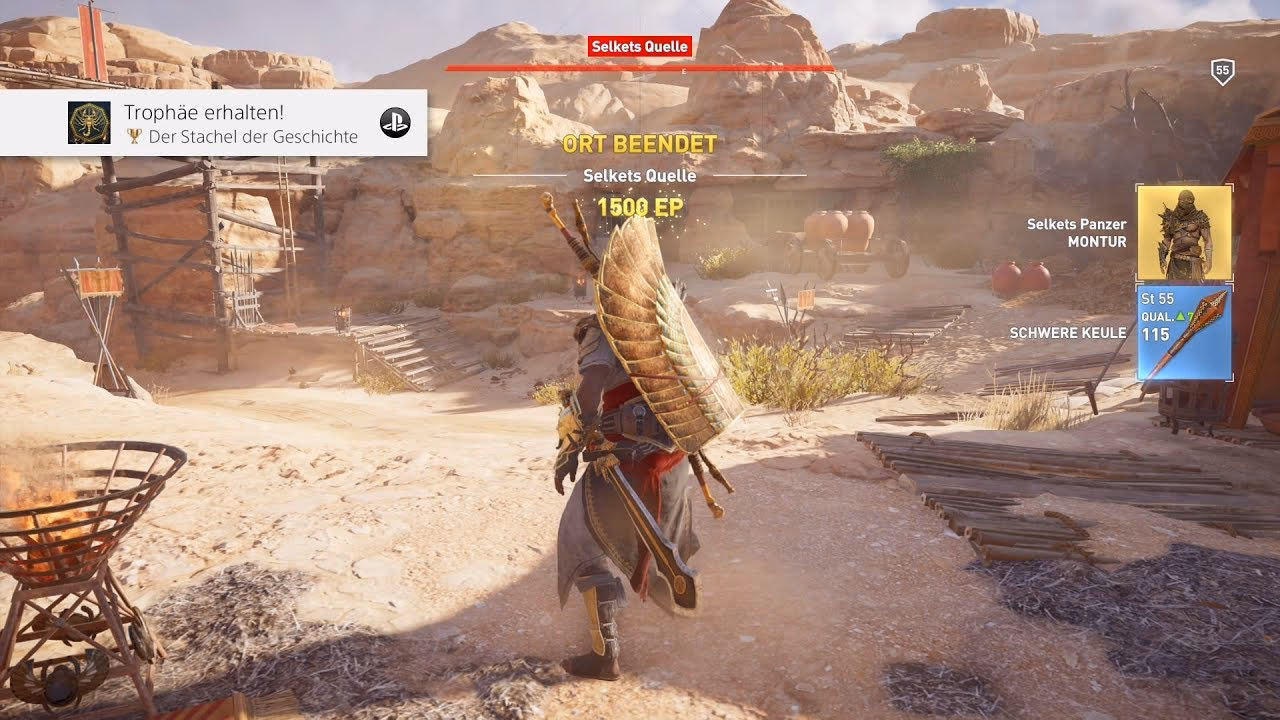Click the 1500 EP reward text
The width and height of the screenshot is (1280, 720).
[640, 206]
